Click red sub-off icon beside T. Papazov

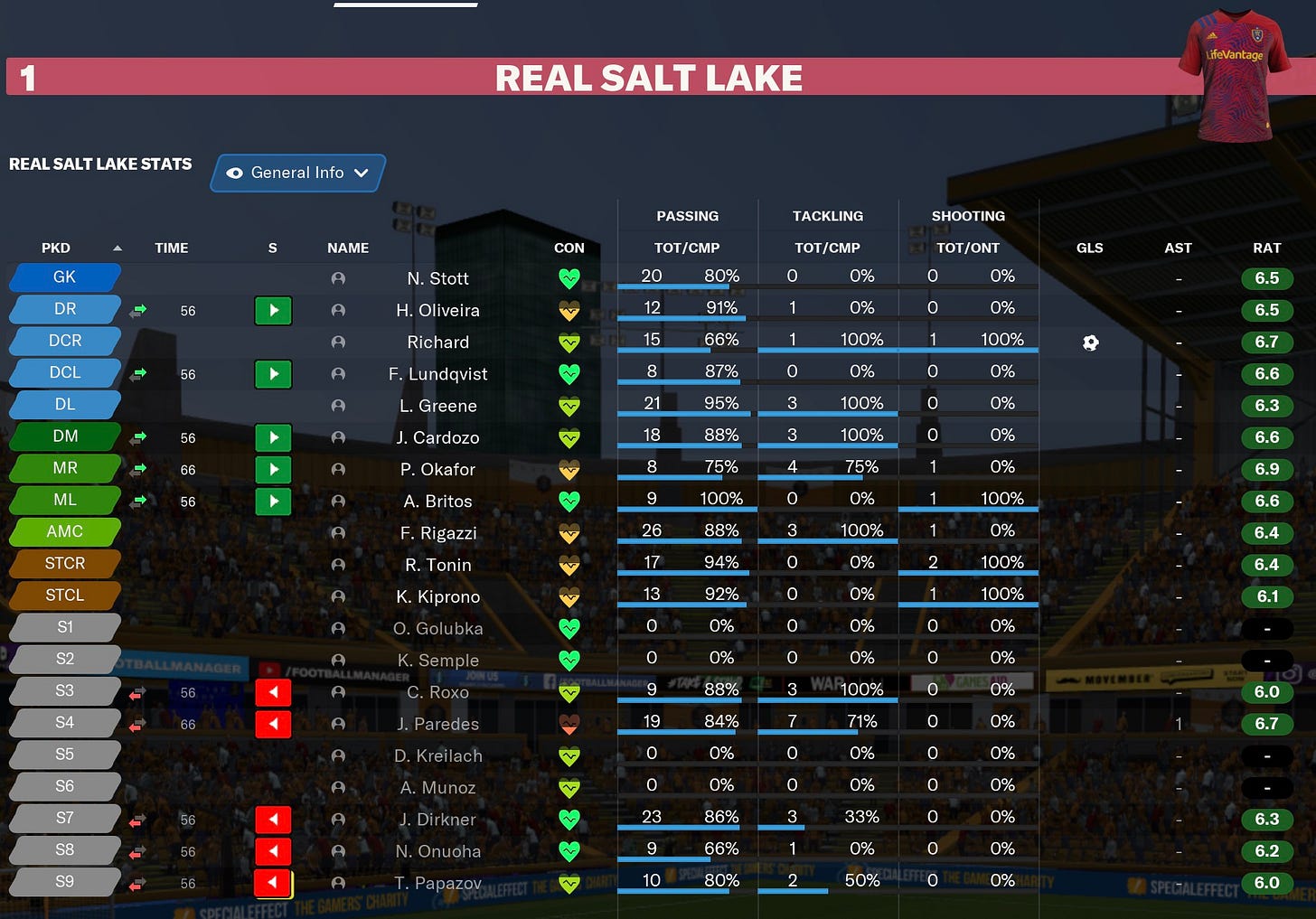pos(273,883)
